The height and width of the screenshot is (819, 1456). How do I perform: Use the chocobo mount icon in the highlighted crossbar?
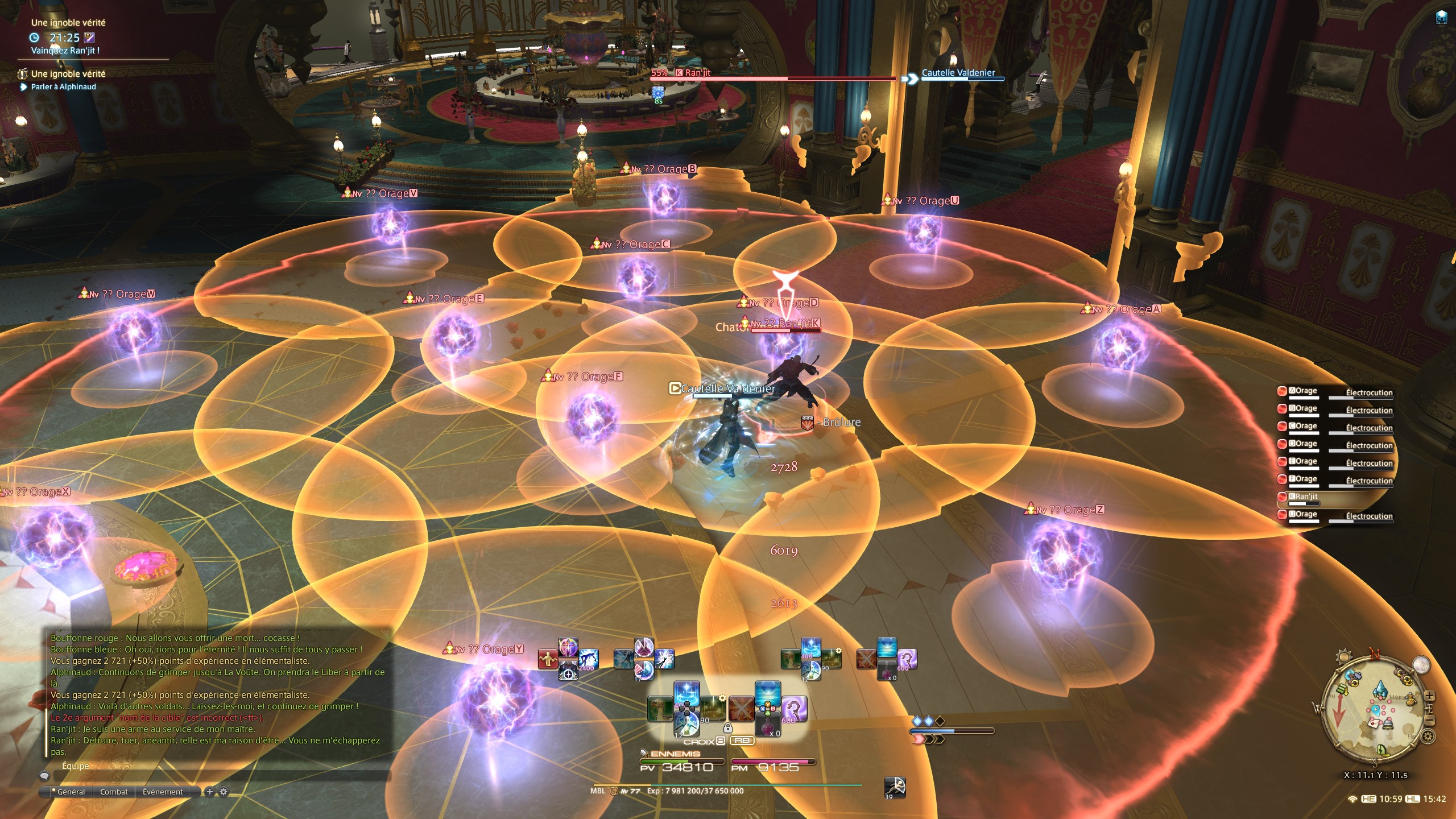pyautogui.click(x=660, y=709)
